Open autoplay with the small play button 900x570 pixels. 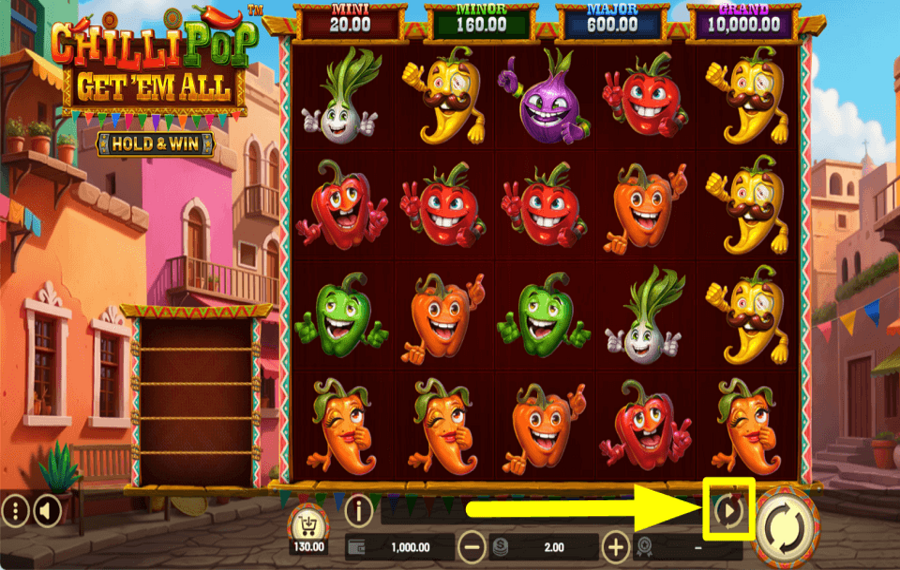(729, 511)
